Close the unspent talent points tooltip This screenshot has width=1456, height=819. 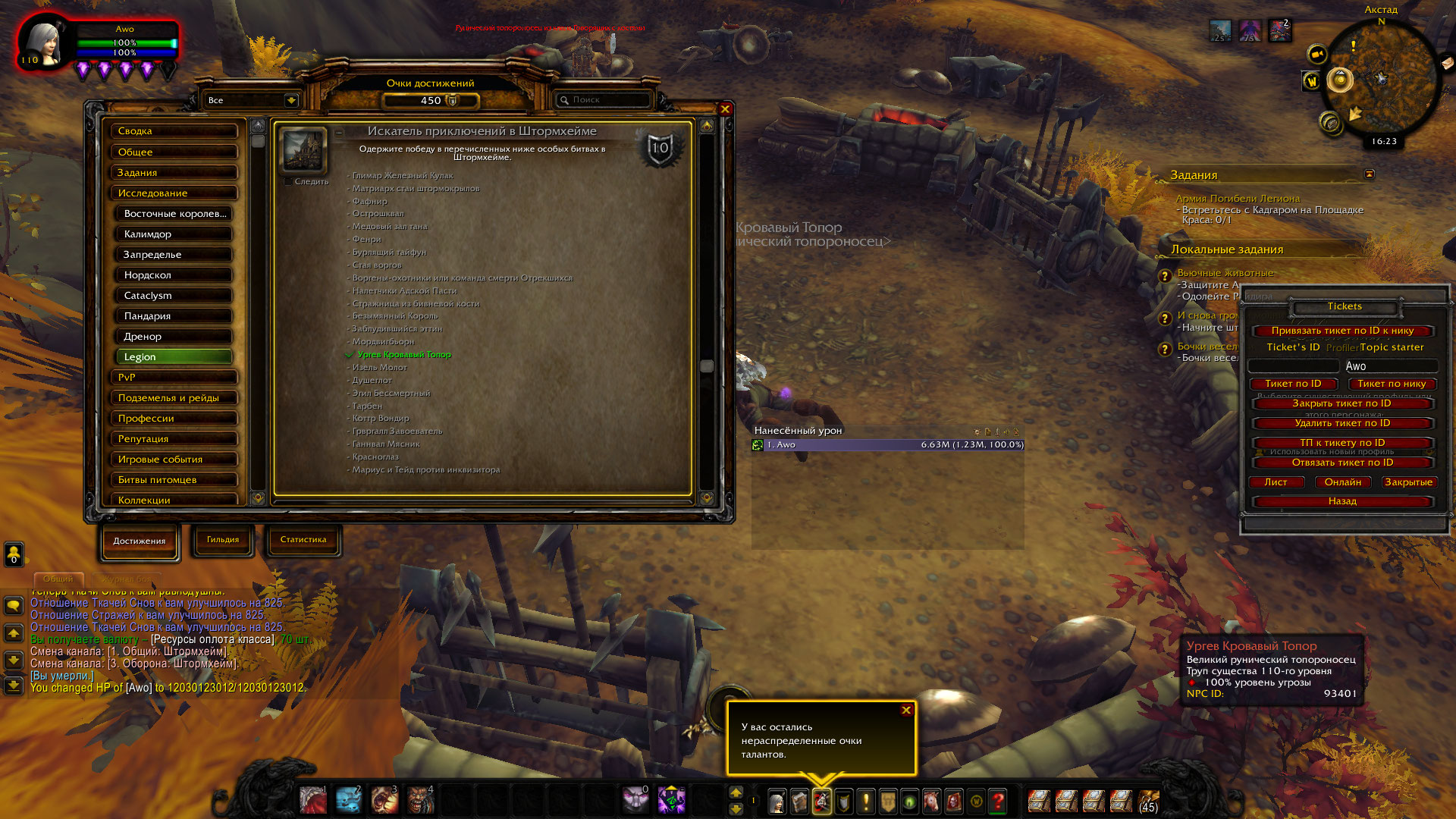point(905,711)
